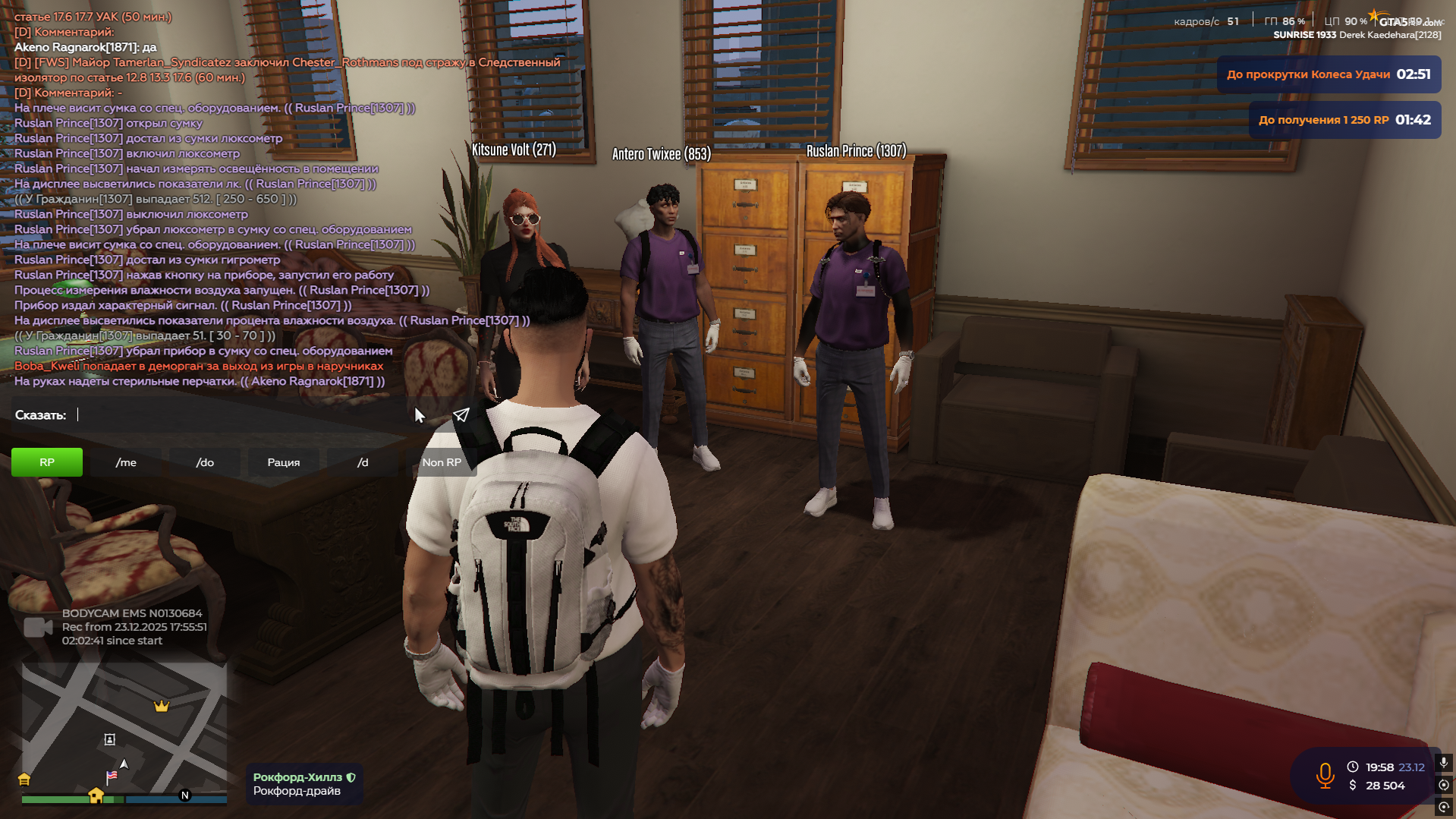The height and width of the screenshot is (819, 1456).
Task: Open the Колесо Удачи timer panel
Action: [1329, 74]
